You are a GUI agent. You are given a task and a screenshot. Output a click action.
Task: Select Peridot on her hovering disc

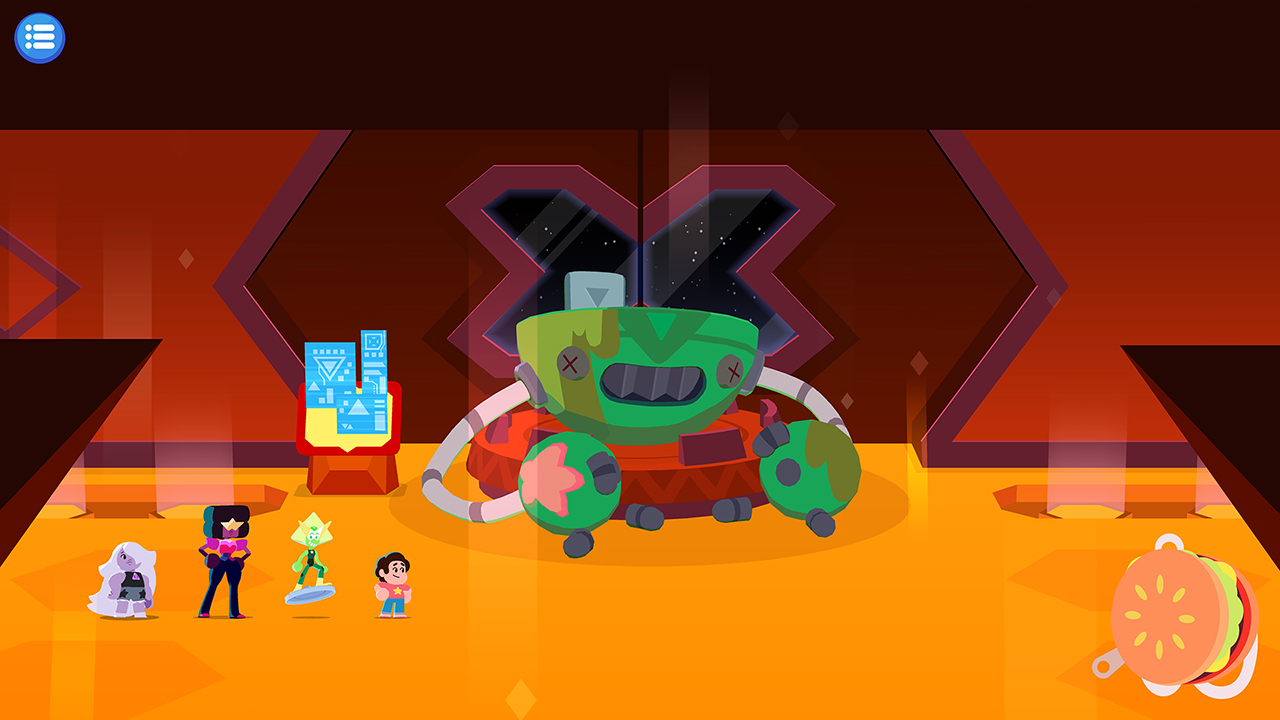click(x=312, y=550)
